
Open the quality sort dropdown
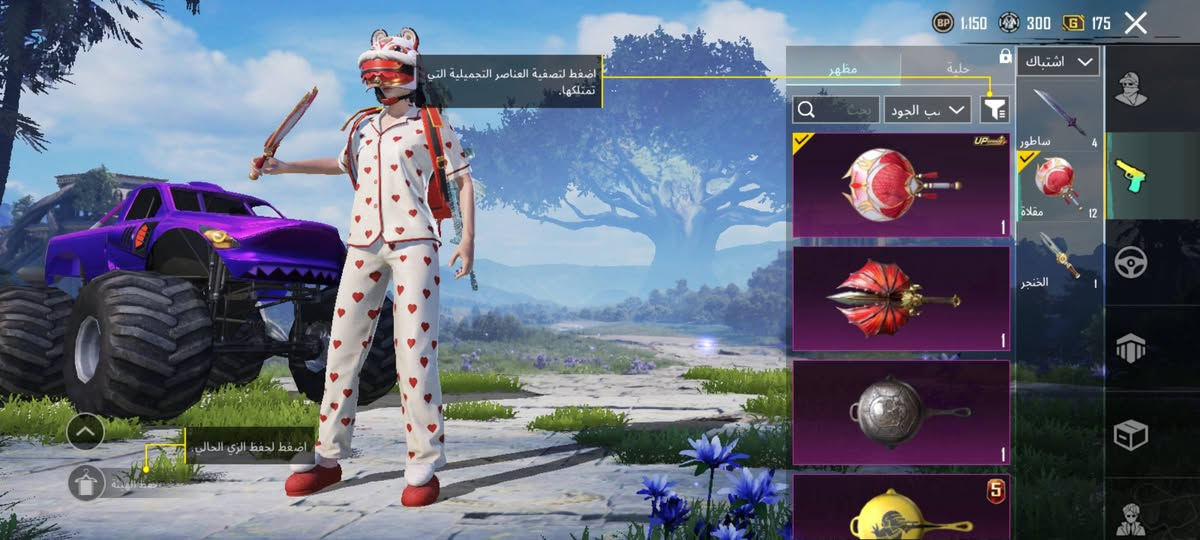click(927, 109)
